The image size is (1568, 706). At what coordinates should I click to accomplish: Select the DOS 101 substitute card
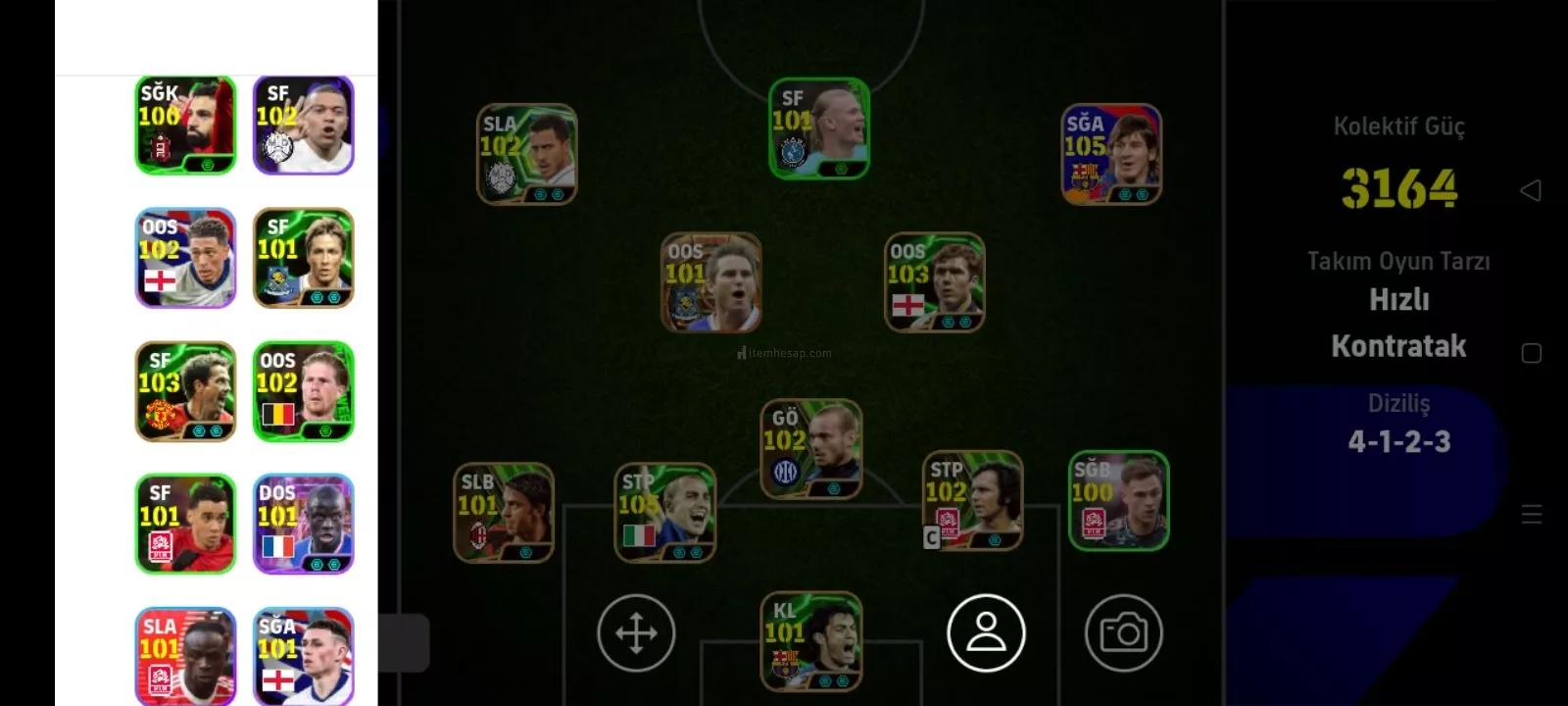(x=304, y=525)
